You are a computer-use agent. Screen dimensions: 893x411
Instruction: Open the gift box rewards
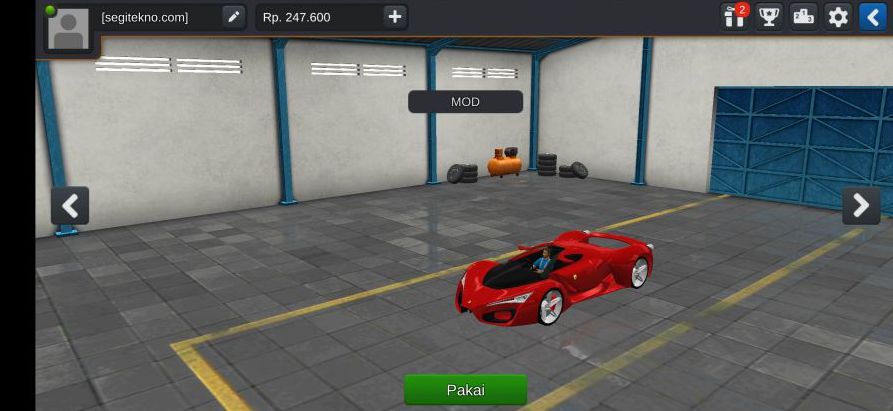pos(735,17)
